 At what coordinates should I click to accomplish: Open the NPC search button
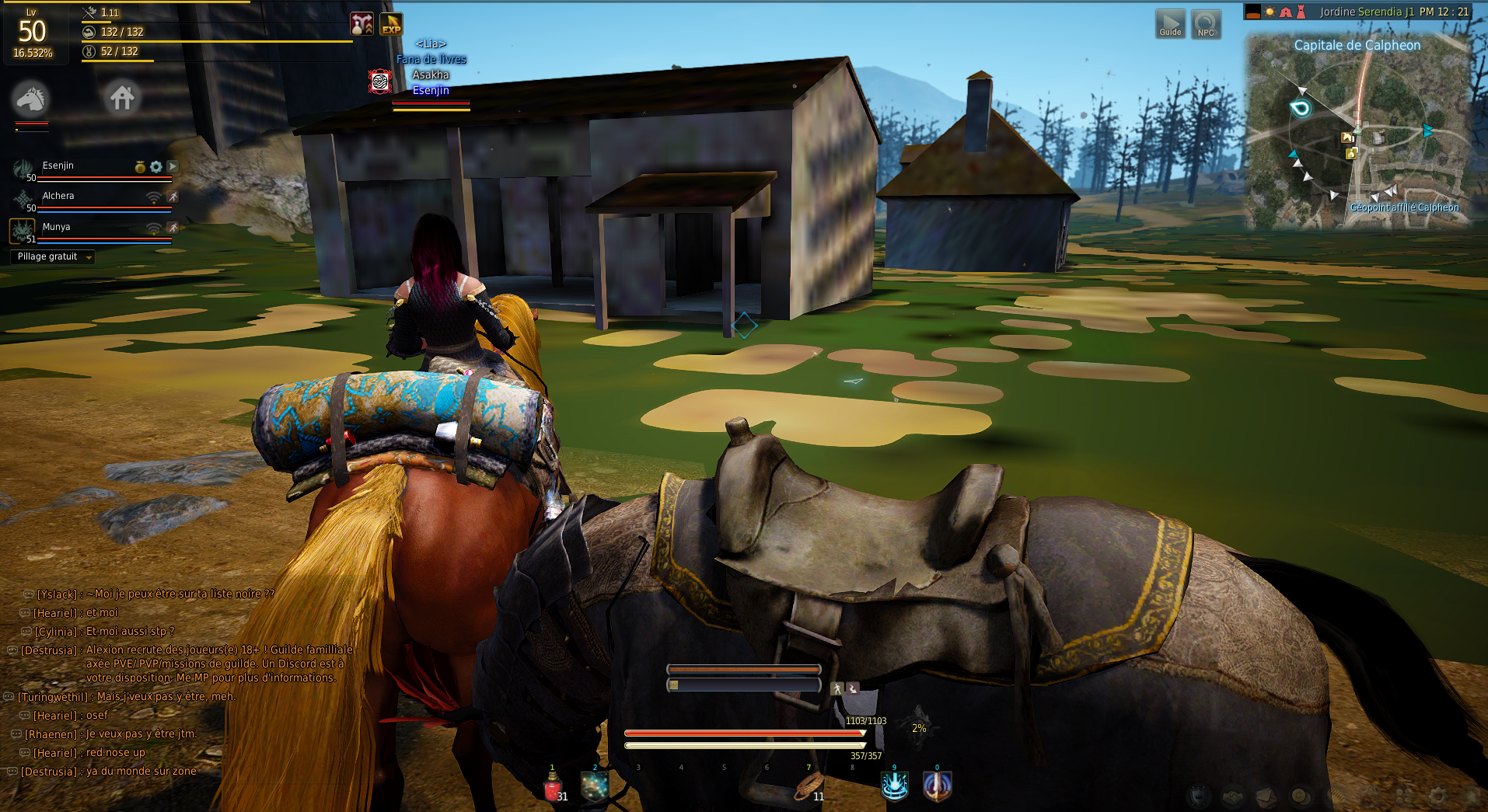point(1206,24)
